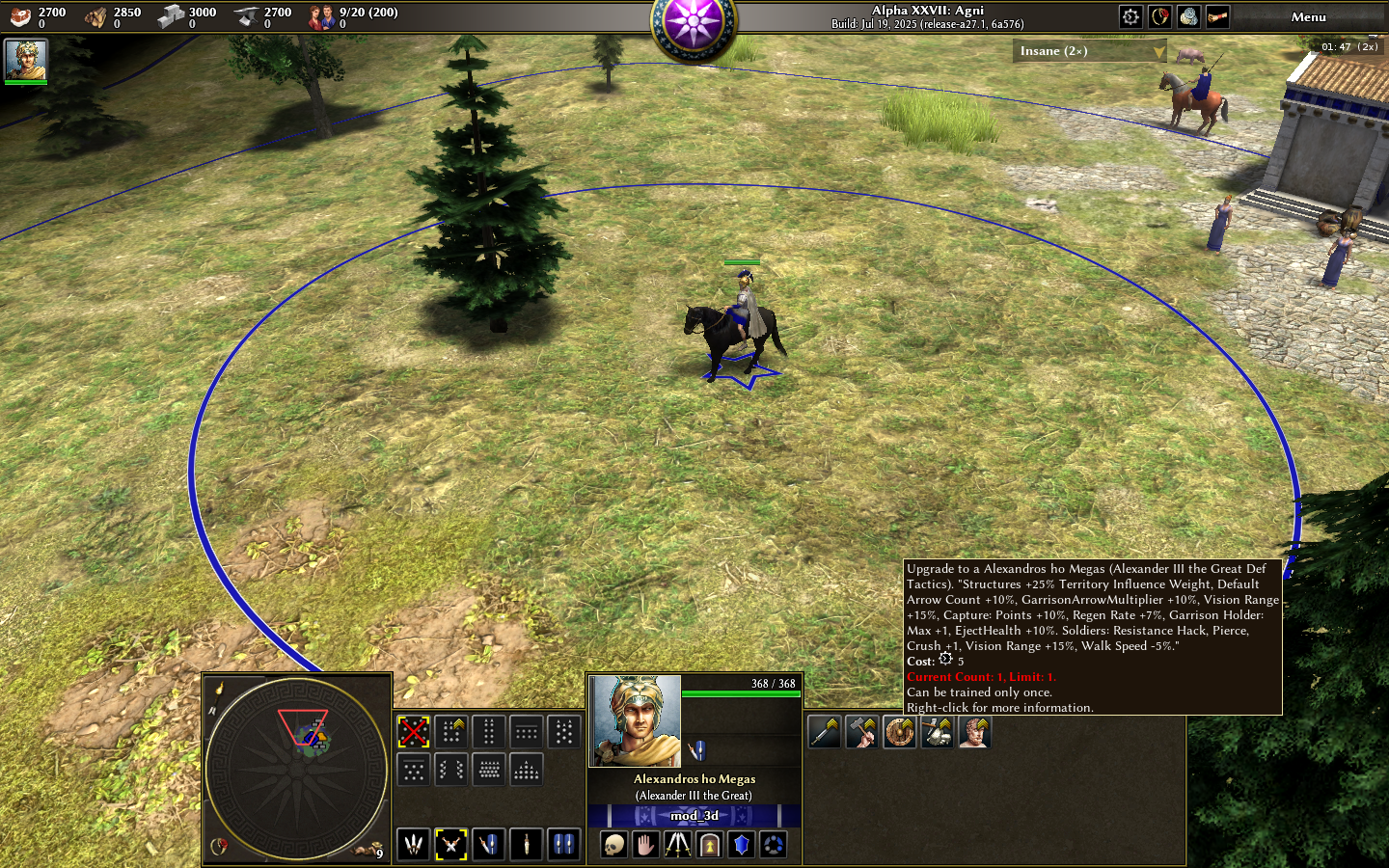Click the torch flare icon beside the minimap

pyautogui.click(x=220, y=689)
